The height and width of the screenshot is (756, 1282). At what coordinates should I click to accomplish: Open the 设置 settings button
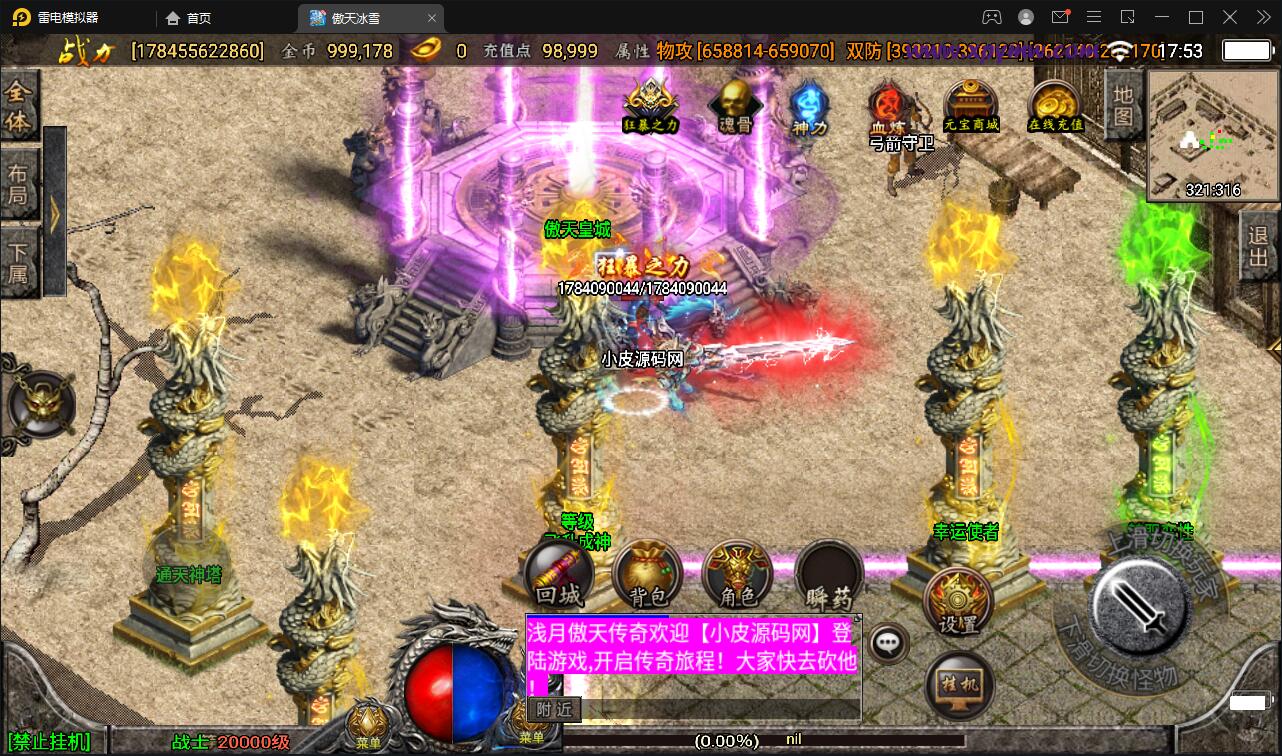pos(957,601)
